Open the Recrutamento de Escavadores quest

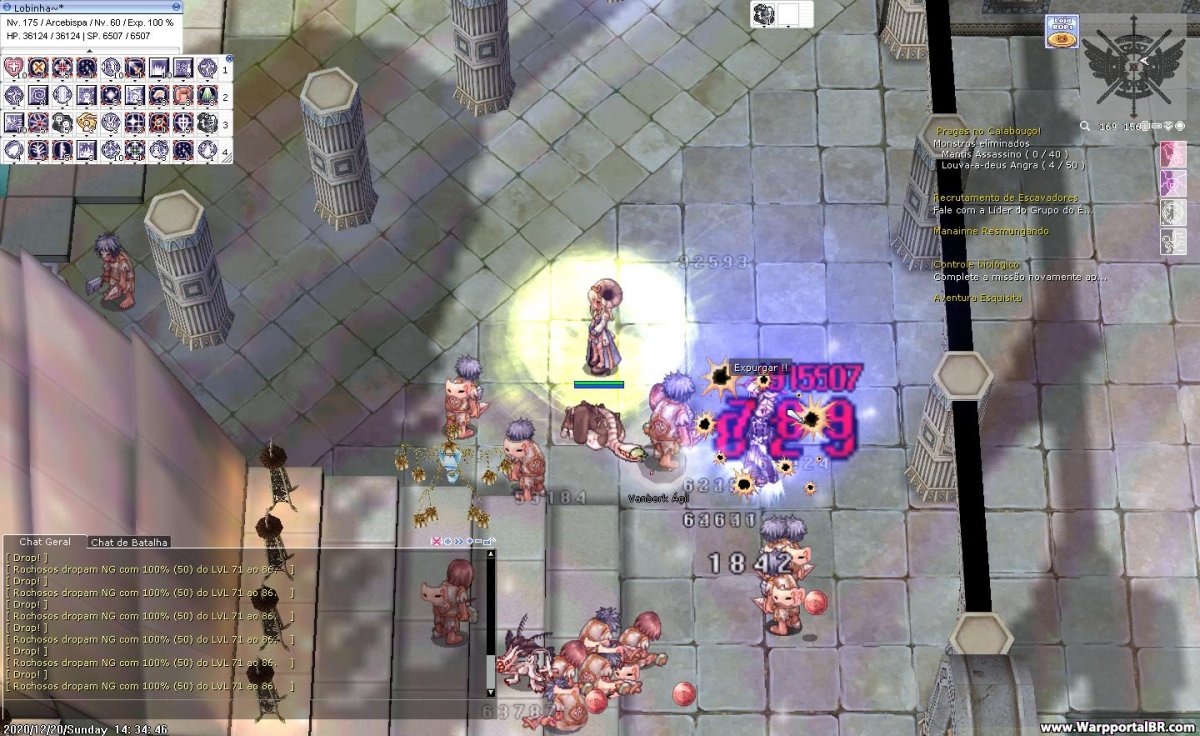(1006, 198)
